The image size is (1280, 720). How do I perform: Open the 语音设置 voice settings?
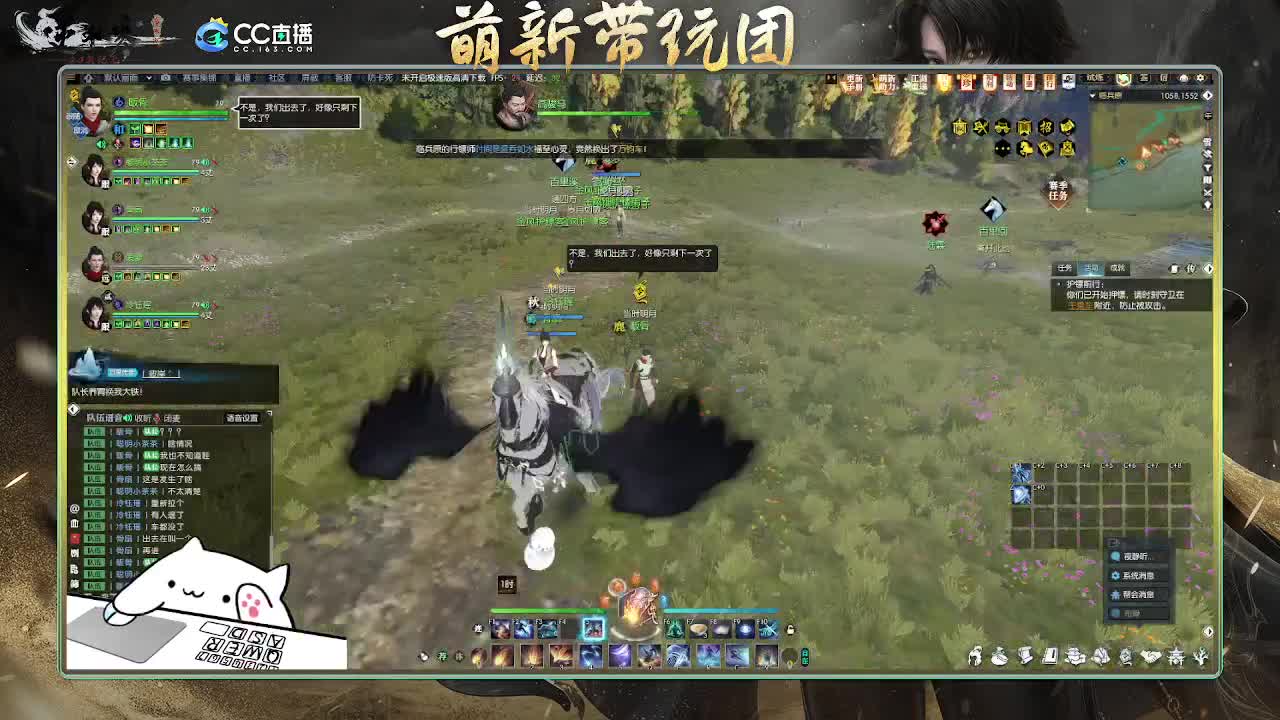[242, 419]
